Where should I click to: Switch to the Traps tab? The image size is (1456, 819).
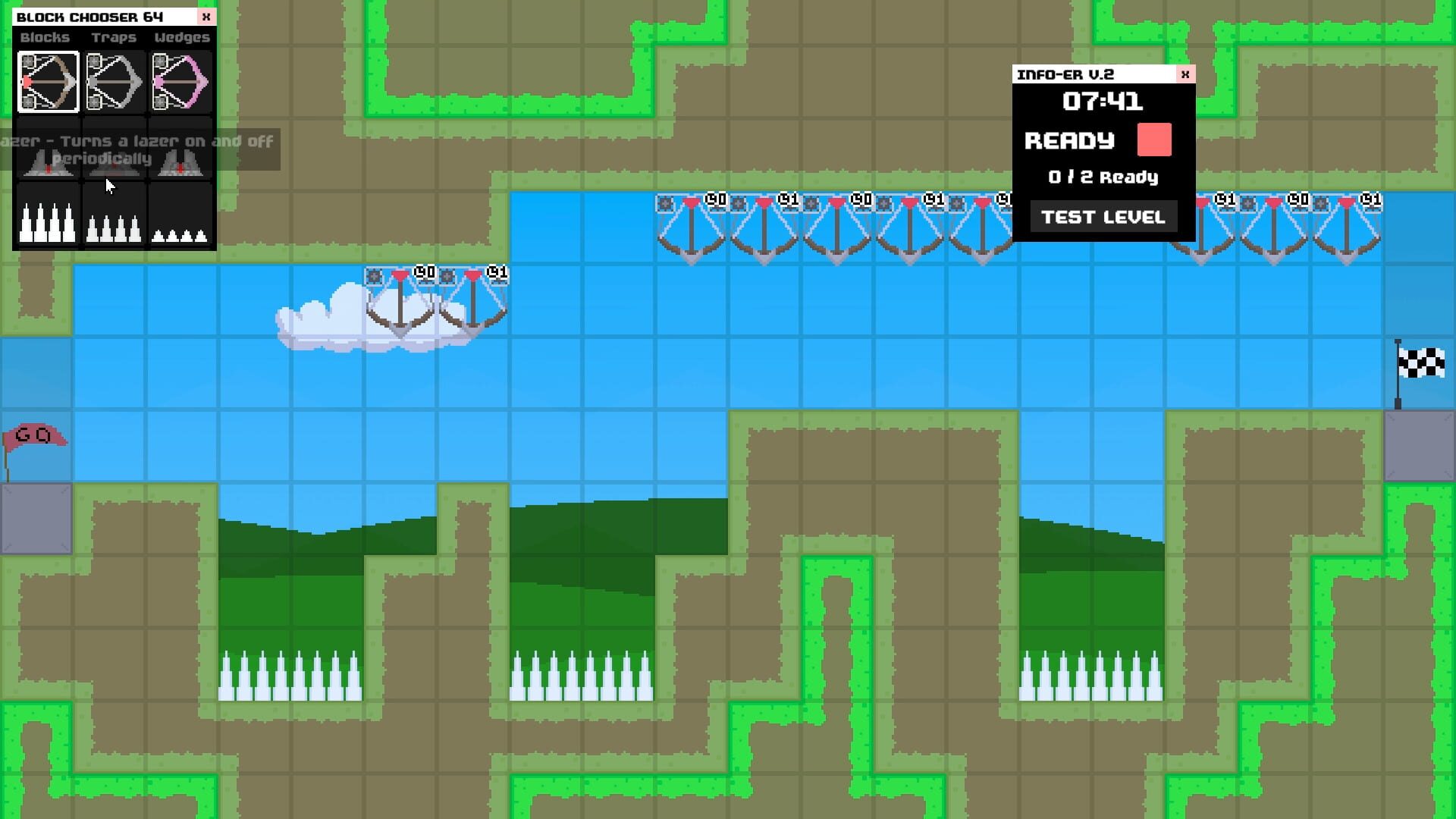click(x=114, y=37)
